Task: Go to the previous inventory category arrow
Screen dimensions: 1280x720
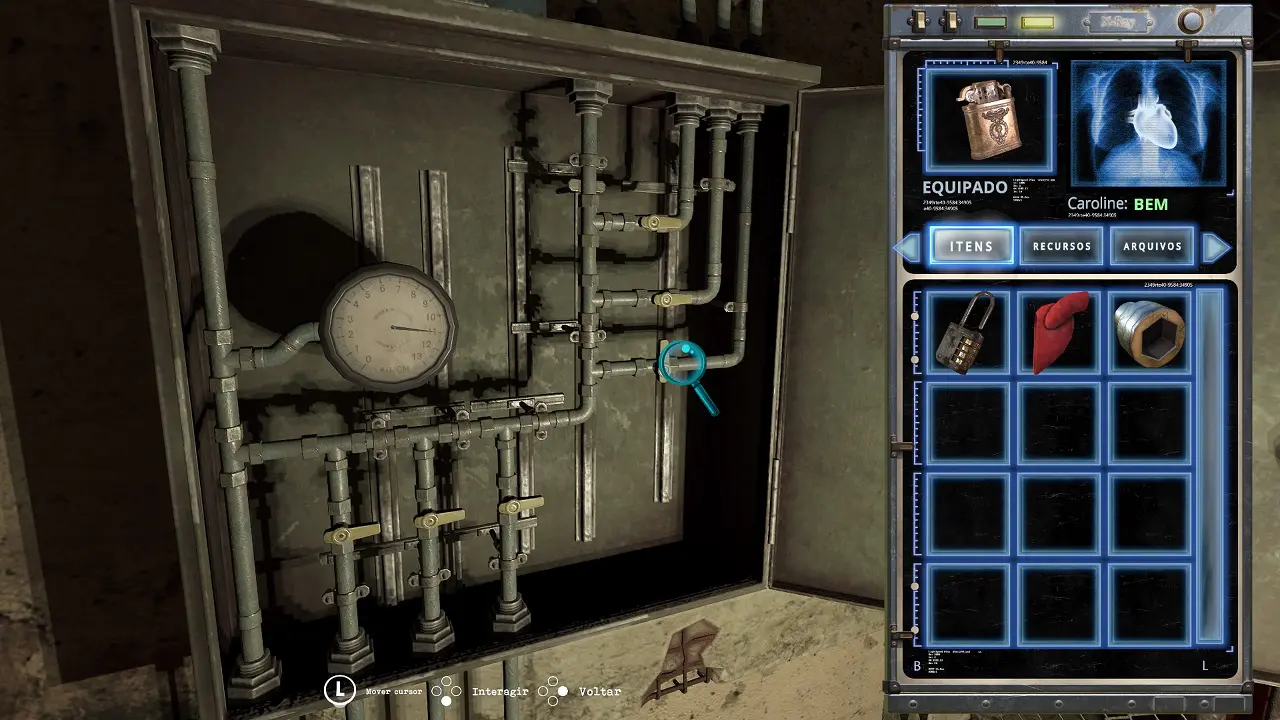Action: (907, 247)
